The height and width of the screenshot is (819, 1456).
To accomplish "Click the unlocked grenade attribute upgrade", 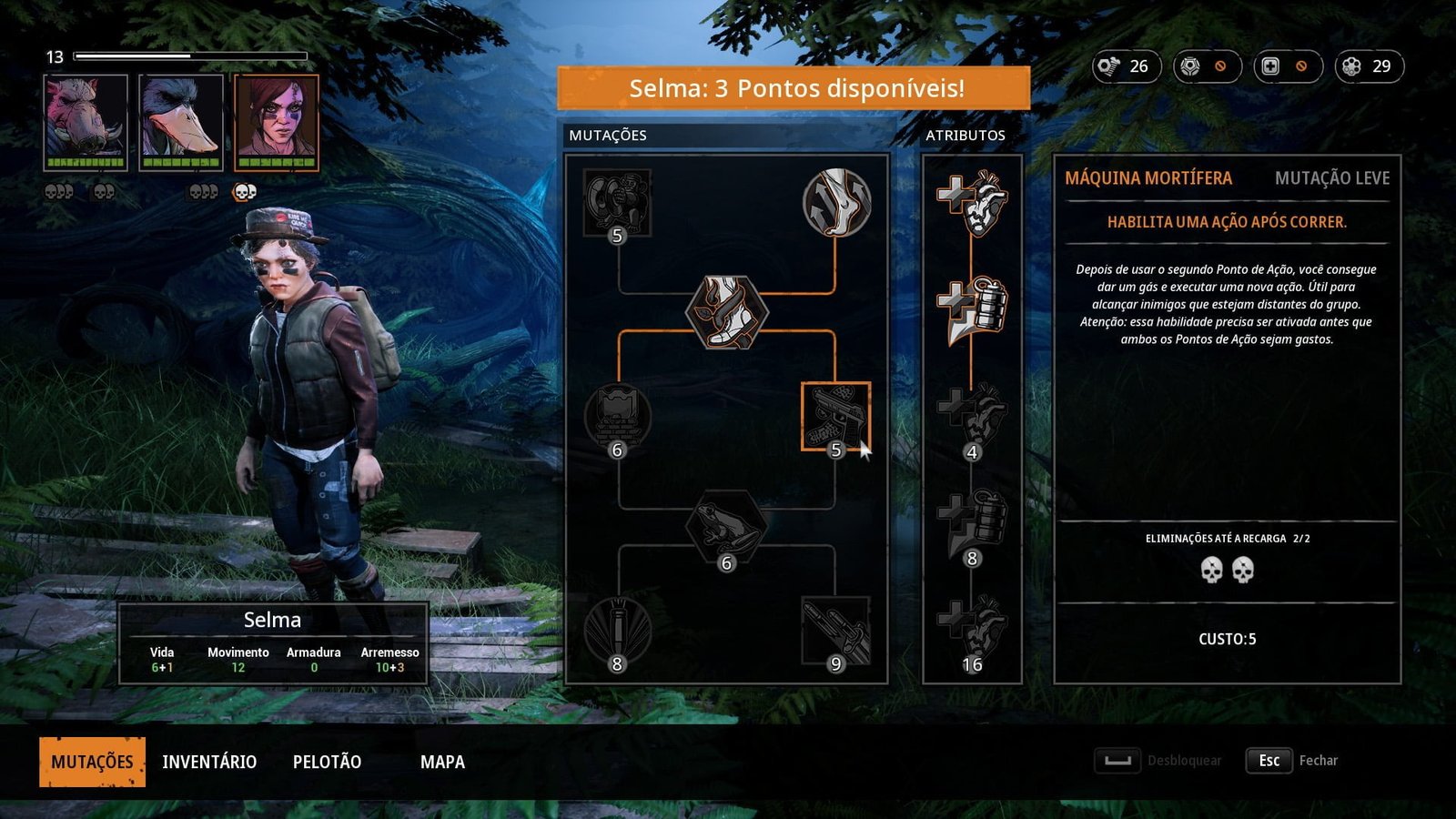I will pyautogui.click(x=972, y=309).
